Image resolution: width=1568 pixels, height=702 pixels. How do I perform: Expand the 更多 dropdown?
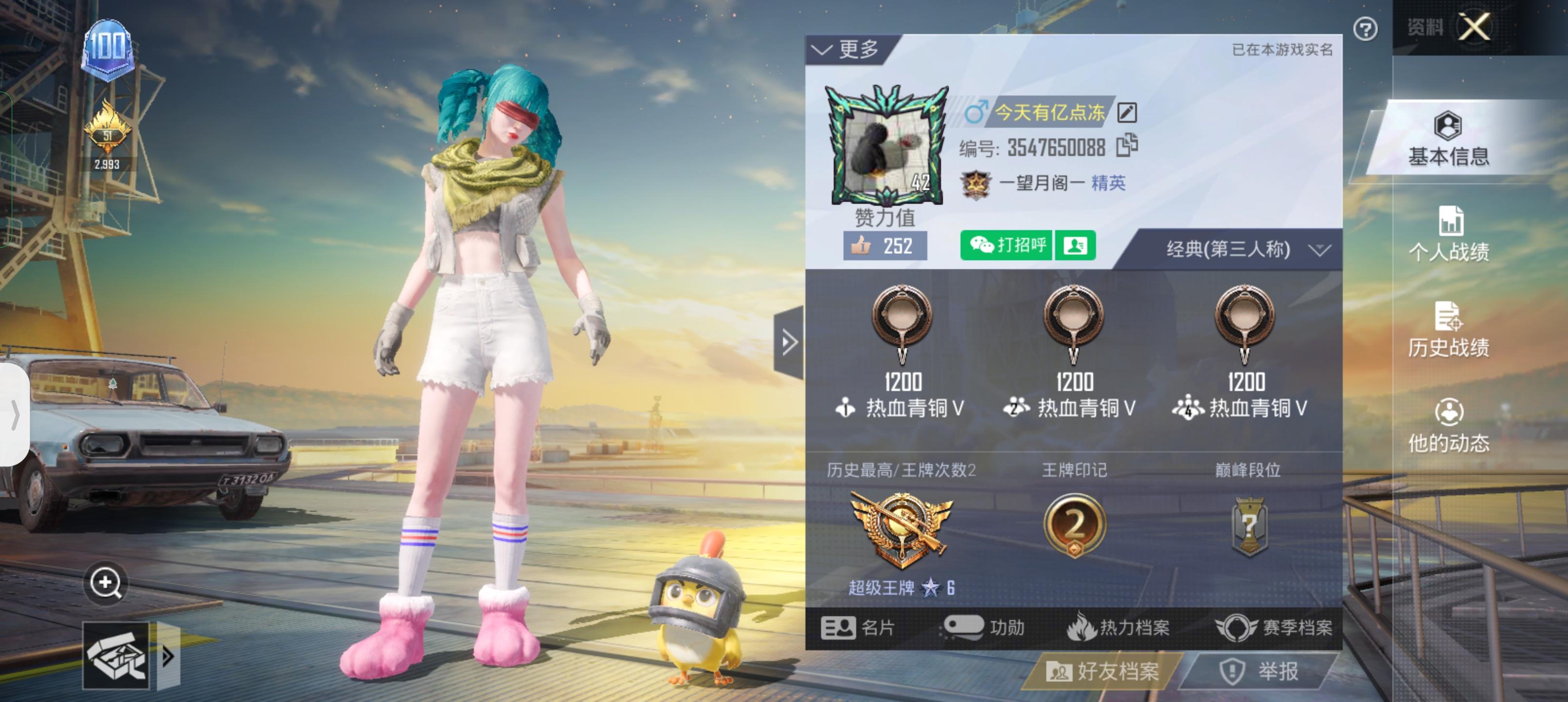[x=849, y=49]
